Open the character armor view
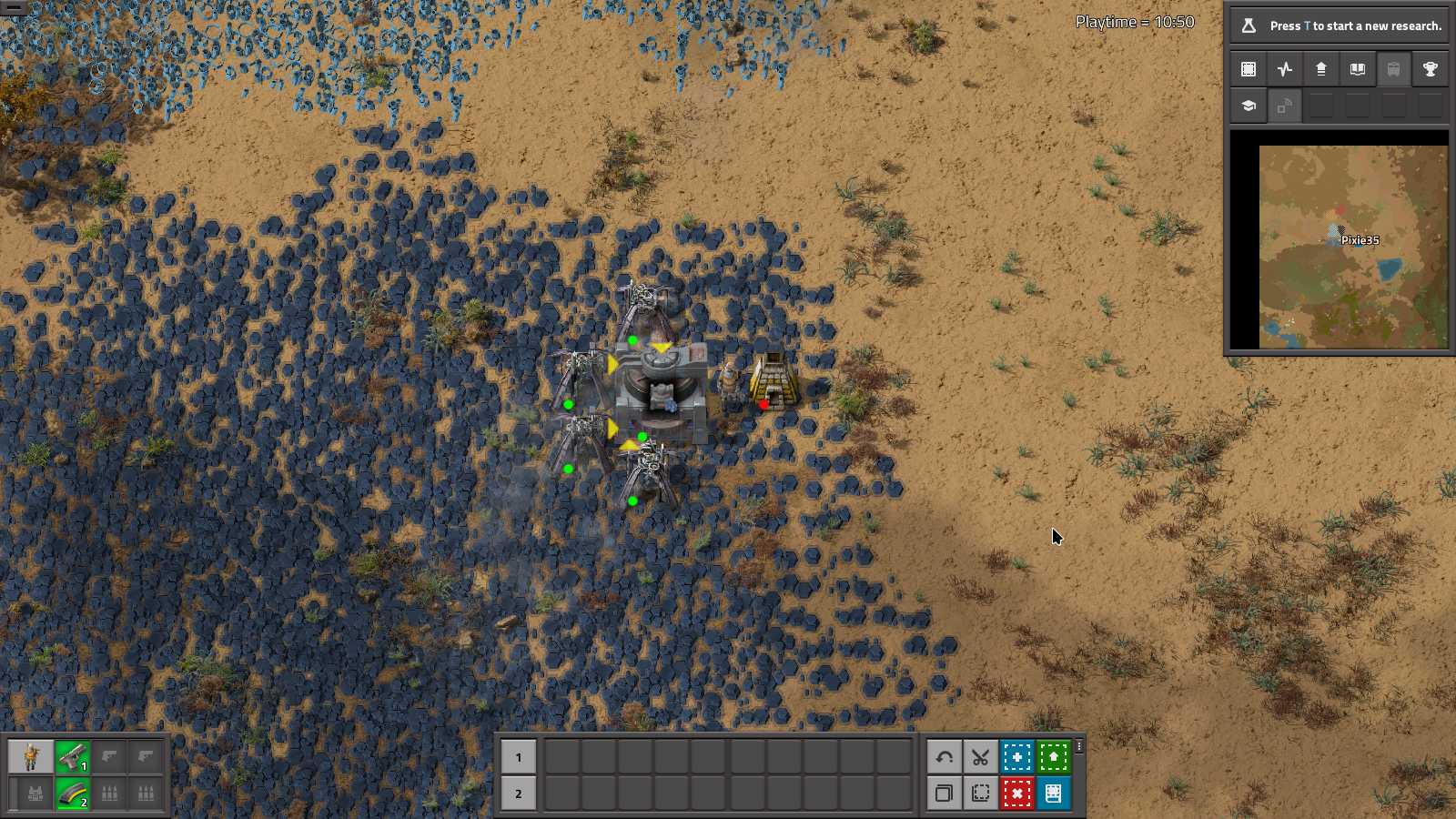The width and height of the screenshot is (1456, 819). tap(32, 757)
